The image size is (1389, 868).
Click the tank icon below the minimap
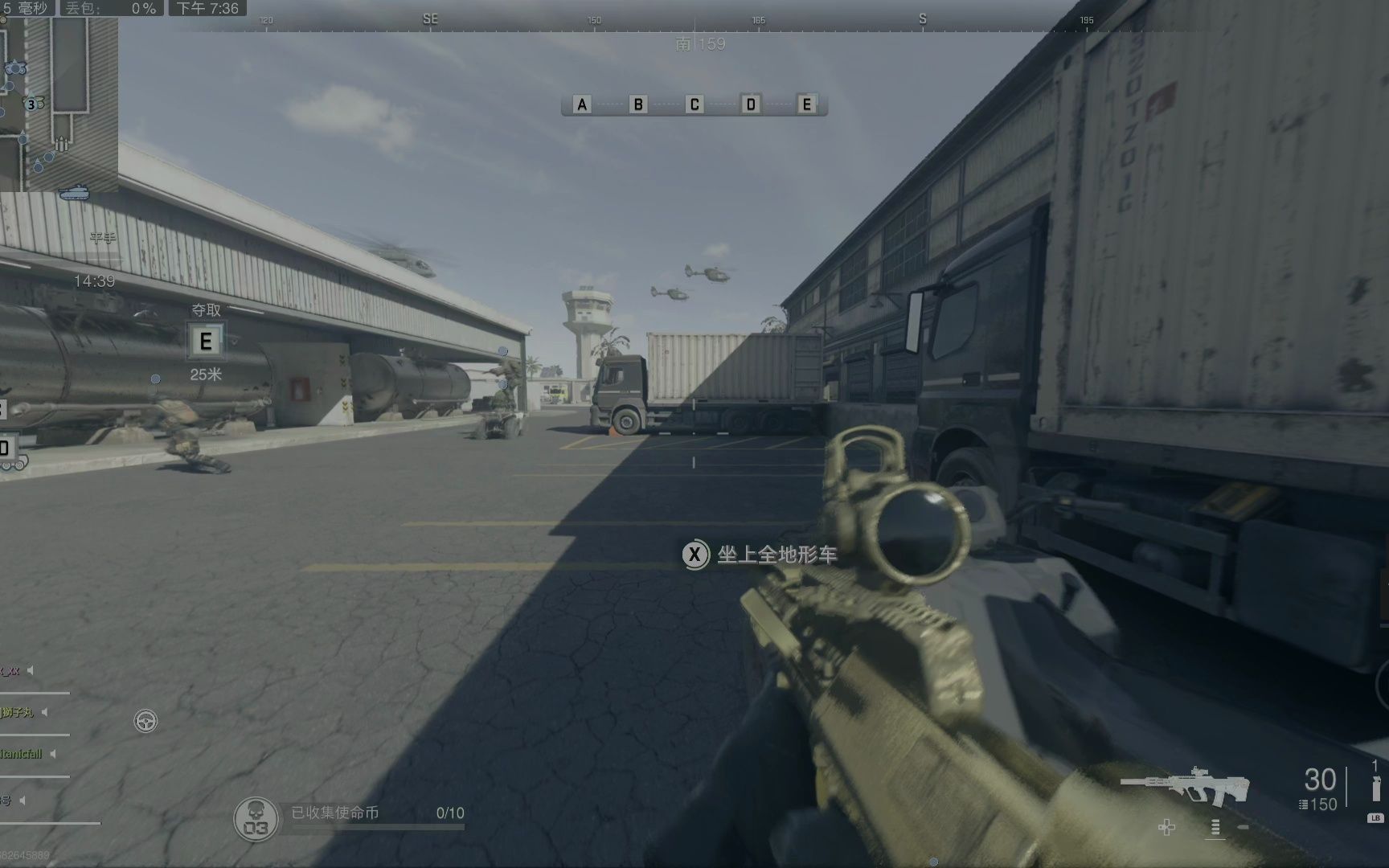(x=74, y=194)
